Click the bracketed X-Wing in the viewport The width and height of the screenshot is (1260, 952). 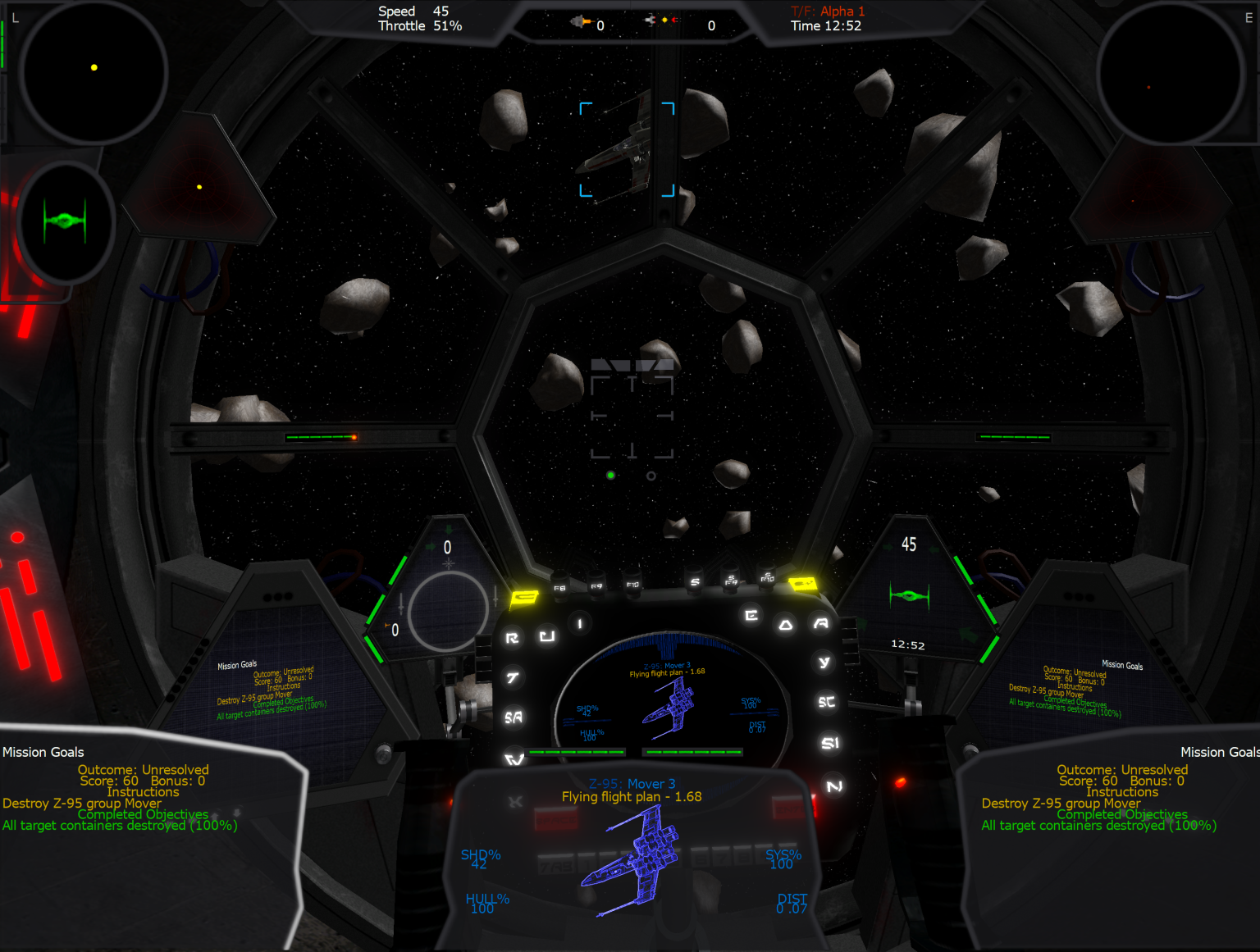click(627, 148)
